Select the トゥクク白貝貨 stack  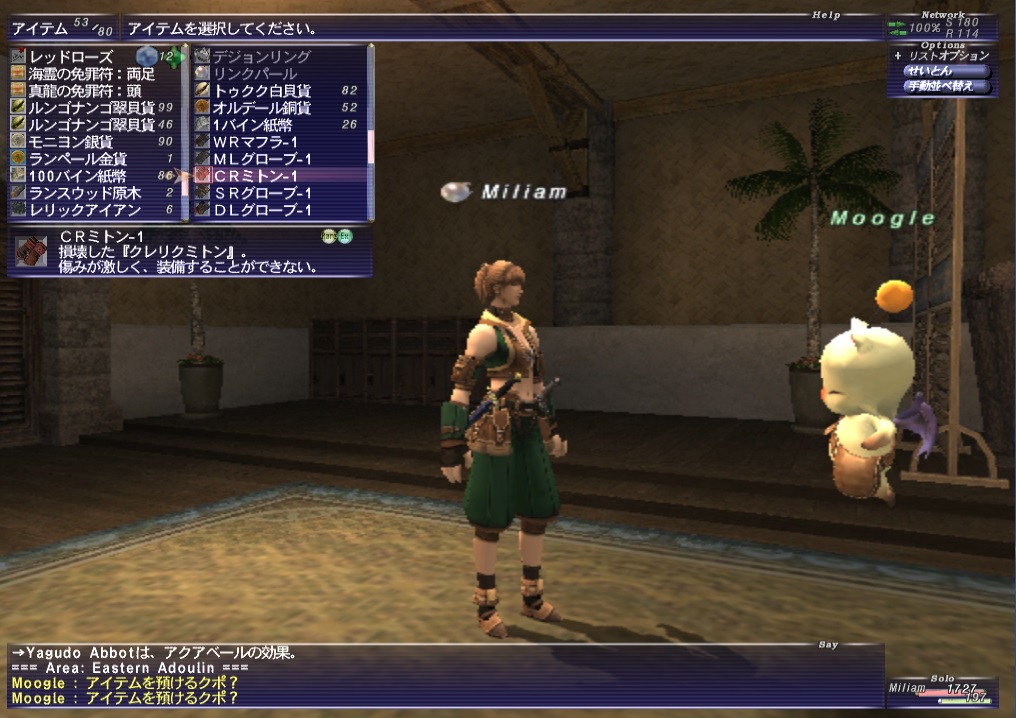tap(262, 91)
